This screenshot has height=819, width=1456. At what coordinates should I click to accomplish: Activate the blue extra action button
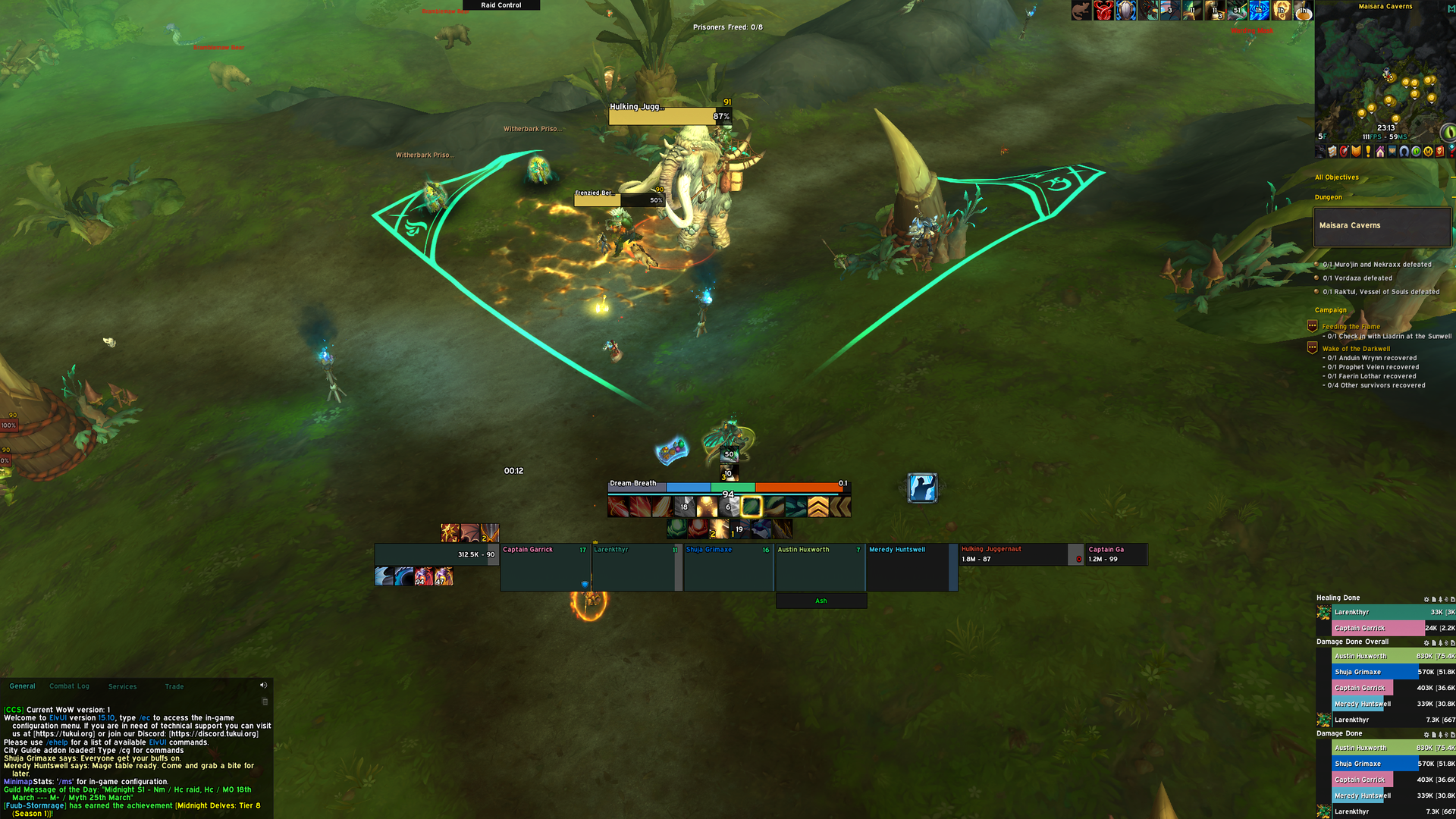922,488
